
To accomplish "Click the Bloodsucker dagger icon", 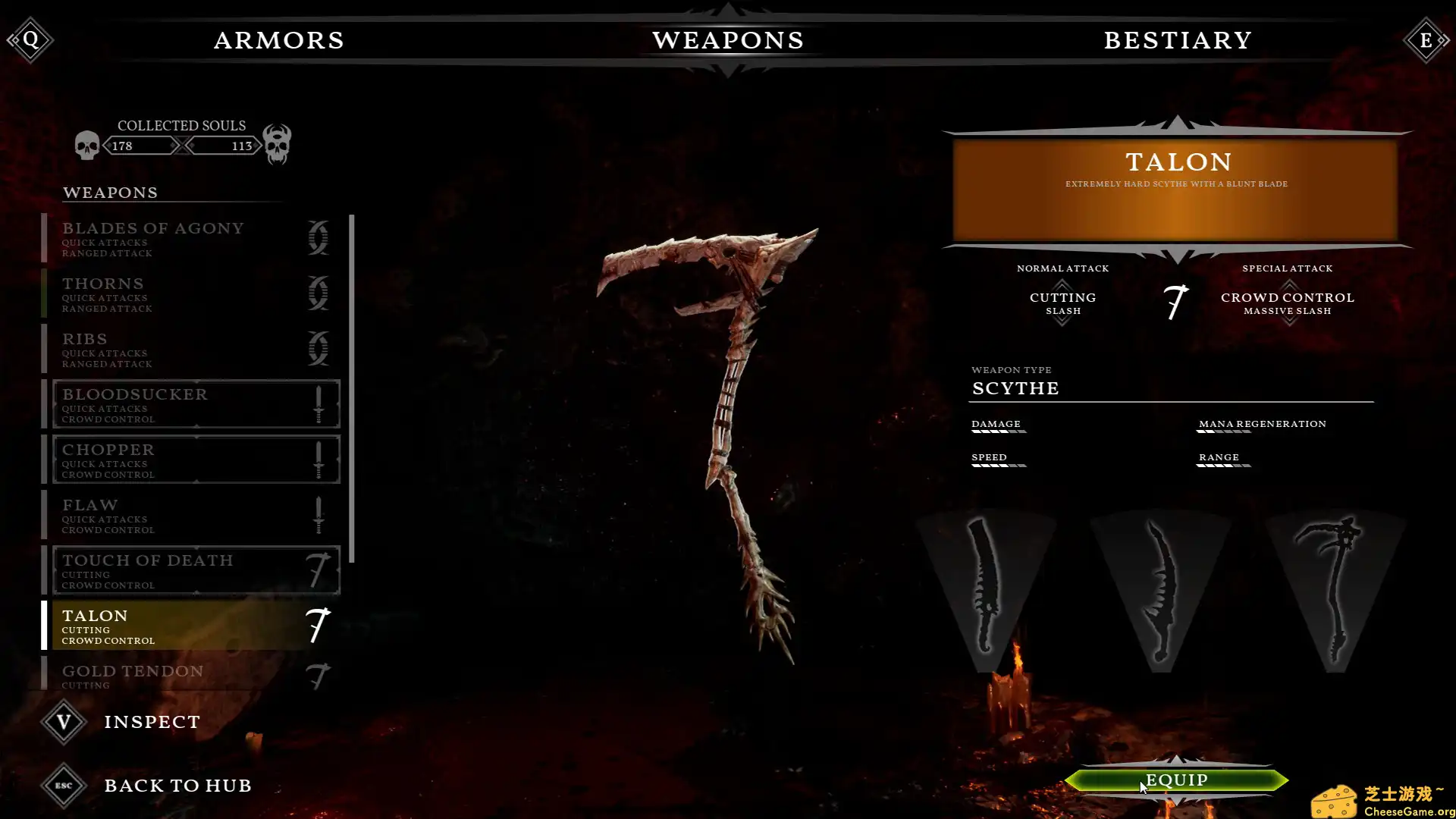I will (318, 403).
